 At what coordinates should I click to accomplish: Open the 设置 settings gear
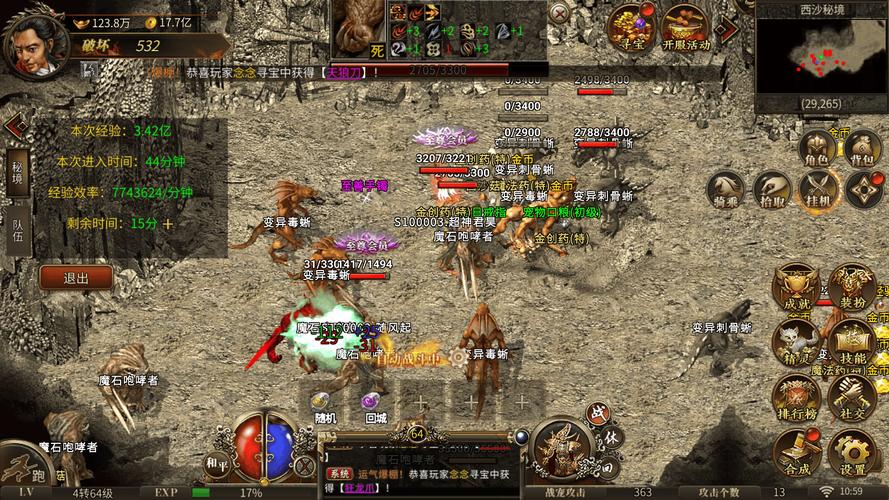point(853,453)
